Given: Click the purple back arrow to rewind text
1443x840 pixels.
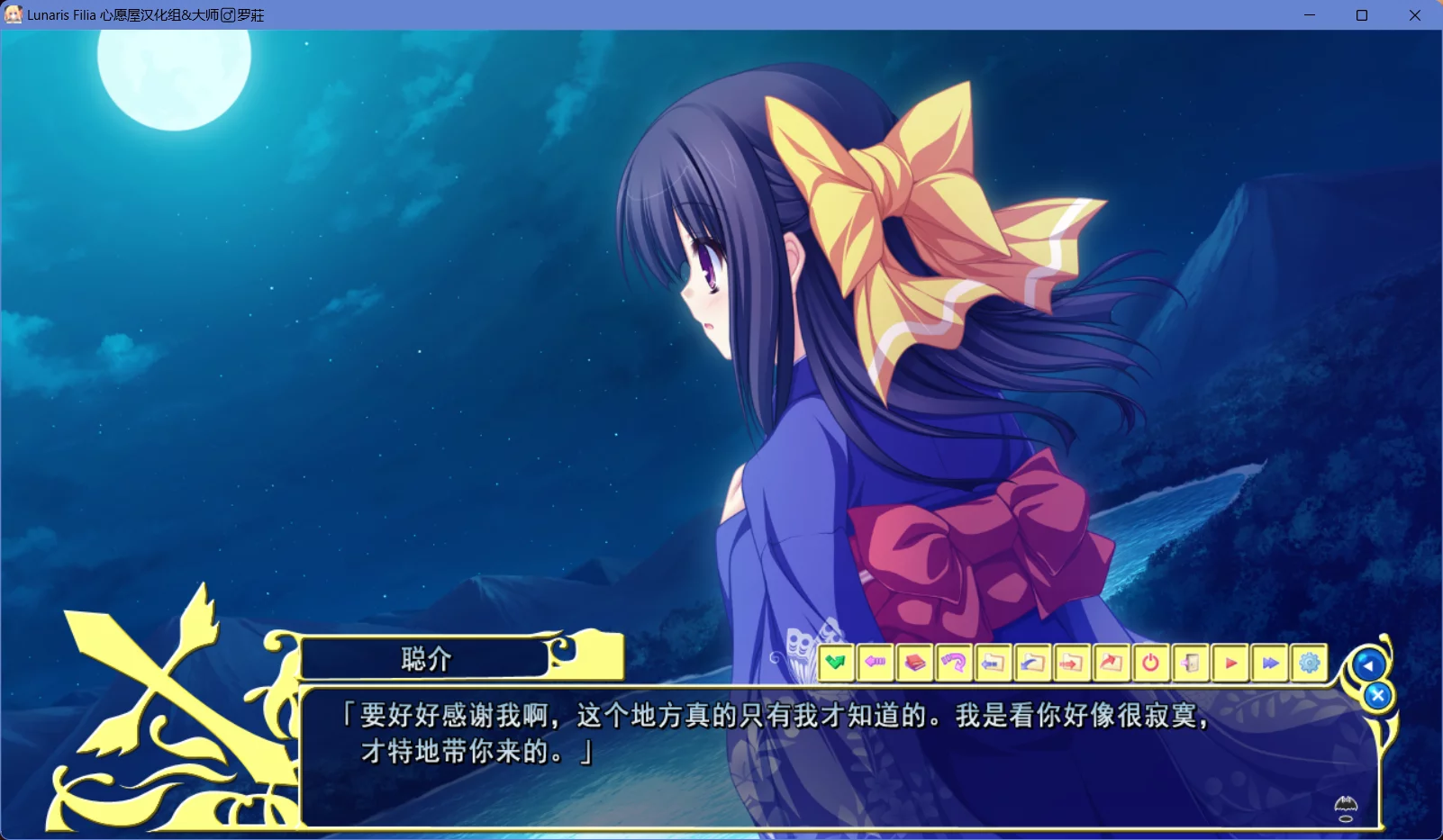Looking at the screenshot, I should pyautogui.click(x=875, y=664).
